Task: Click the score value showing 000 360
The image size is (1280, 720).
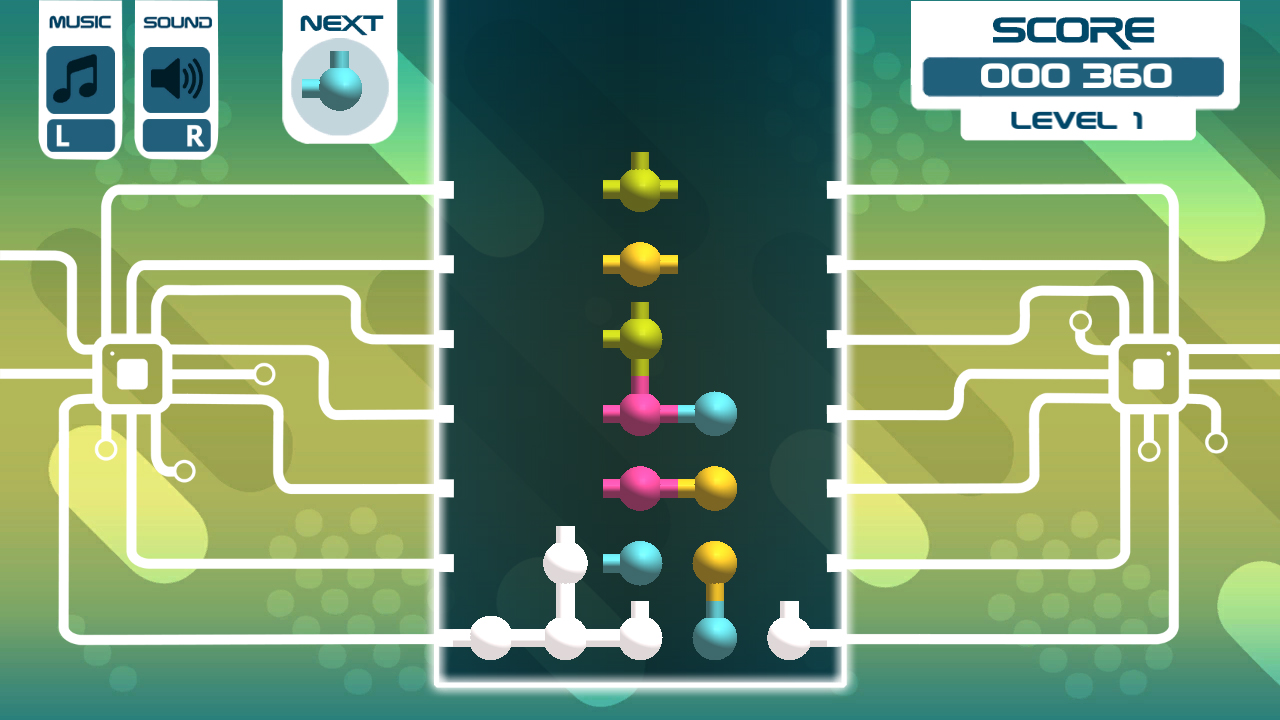Action: pos(1075,74)
